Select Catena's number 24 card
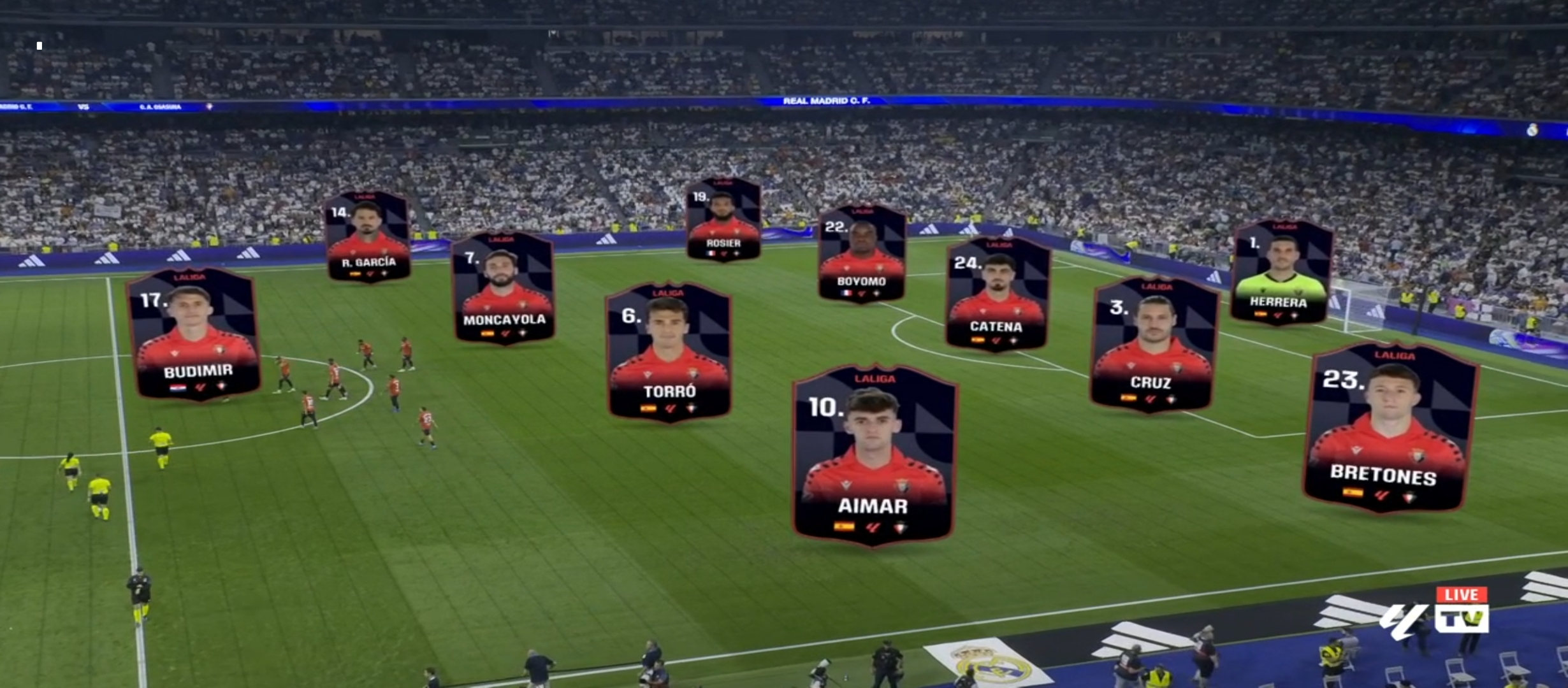 pos(998,294)
